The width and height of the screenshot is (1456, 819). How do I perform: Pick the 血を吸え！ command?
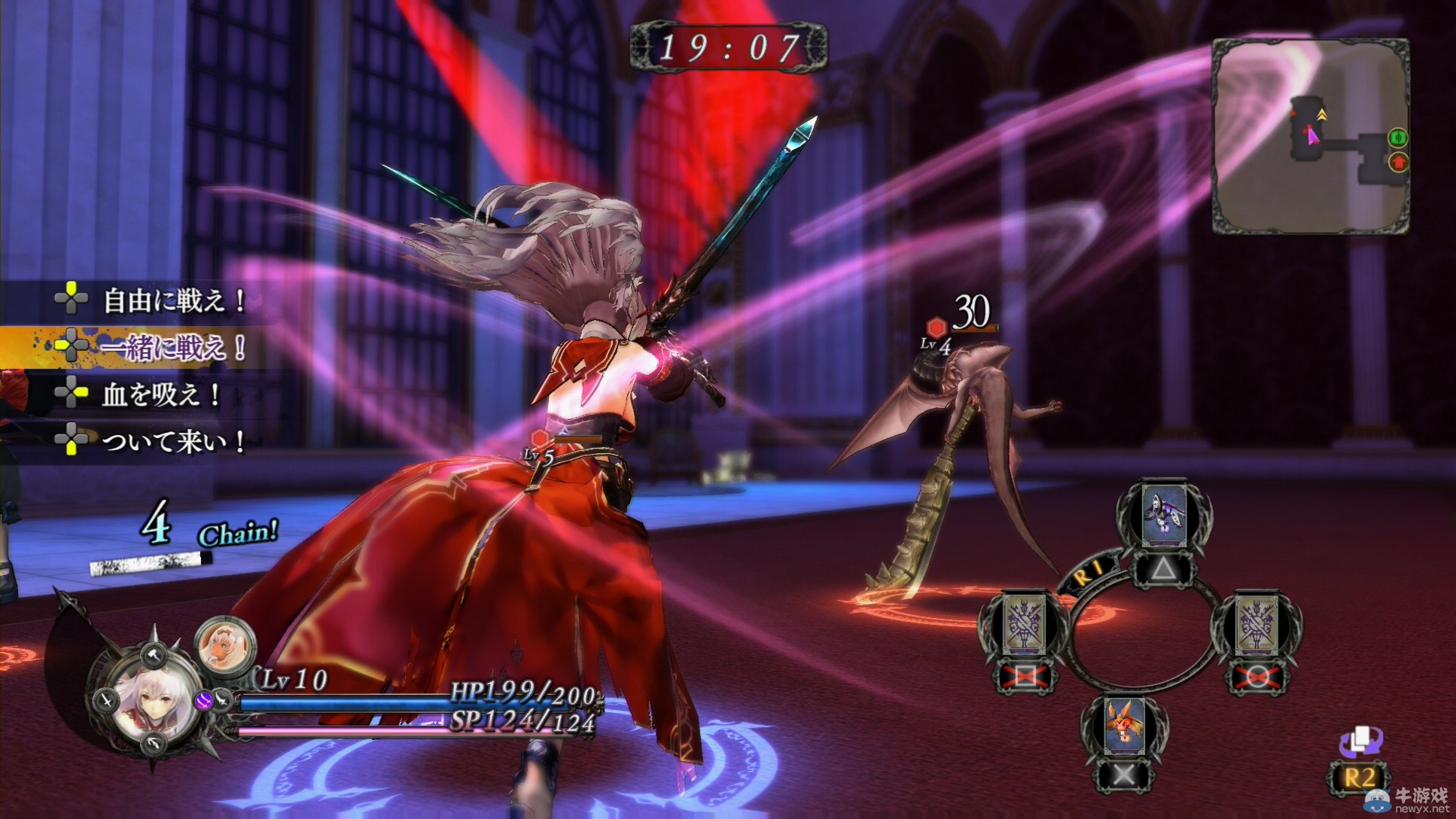click(x=160, y=394)
